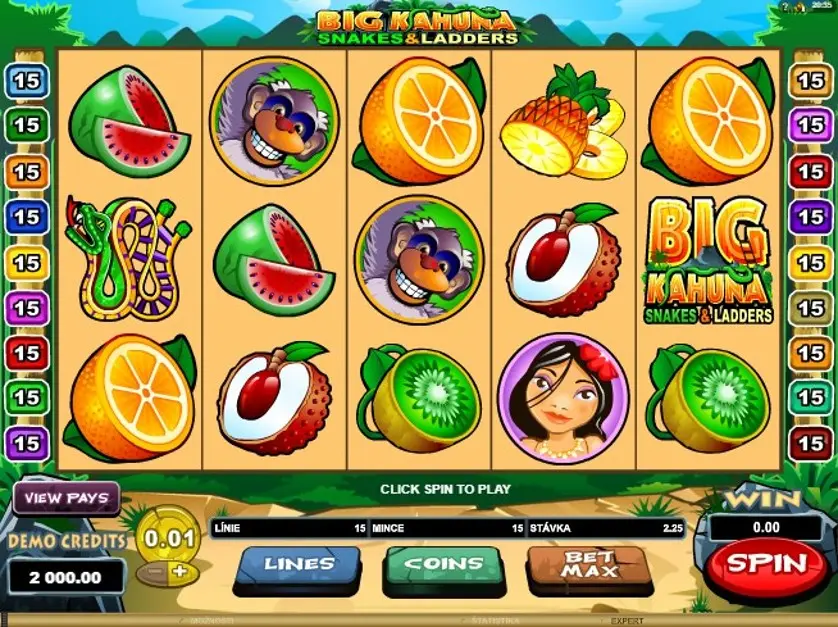Increase coin value with the plus button
This screenshot has height=627, width=838.
tap(179, 571)
